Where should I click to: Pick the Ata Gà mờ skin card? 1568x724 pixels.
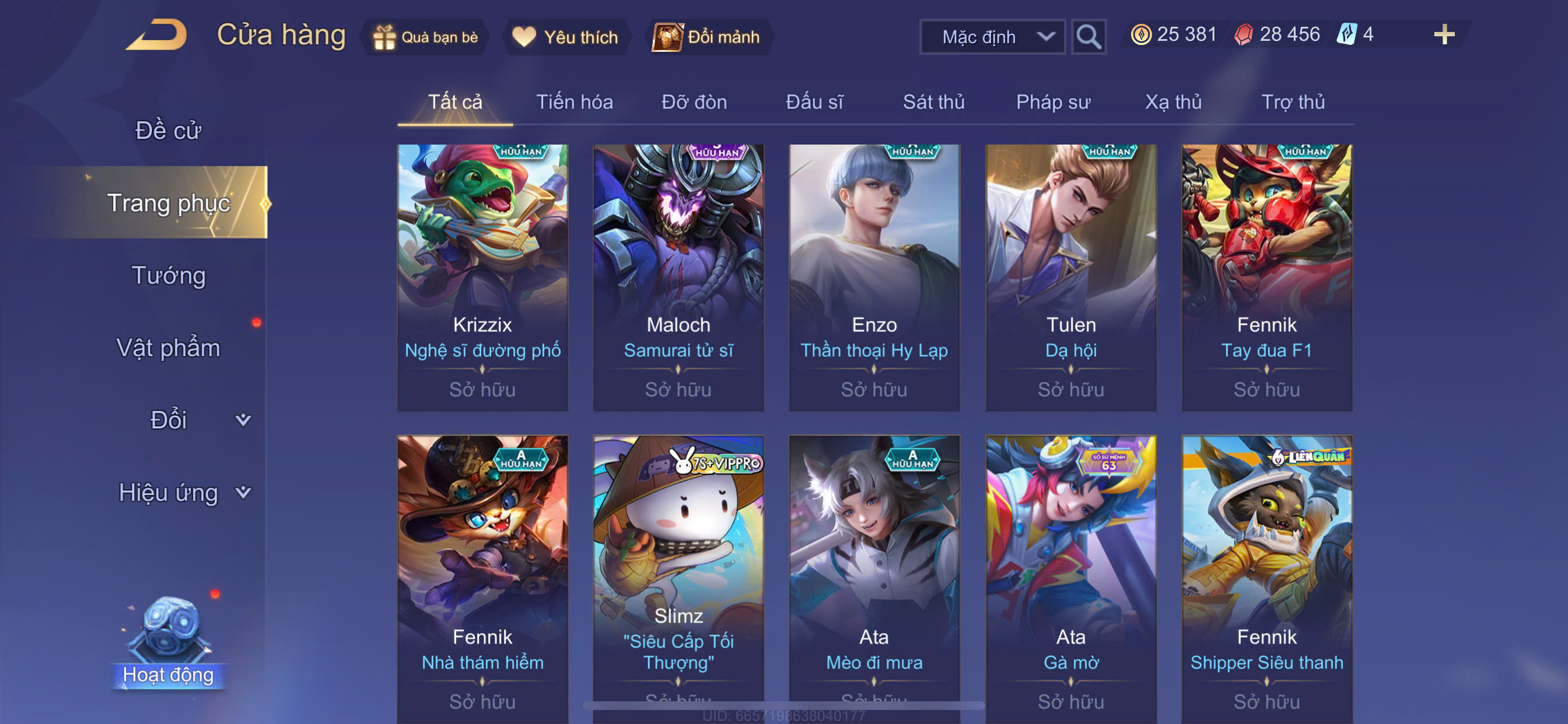1070,578
